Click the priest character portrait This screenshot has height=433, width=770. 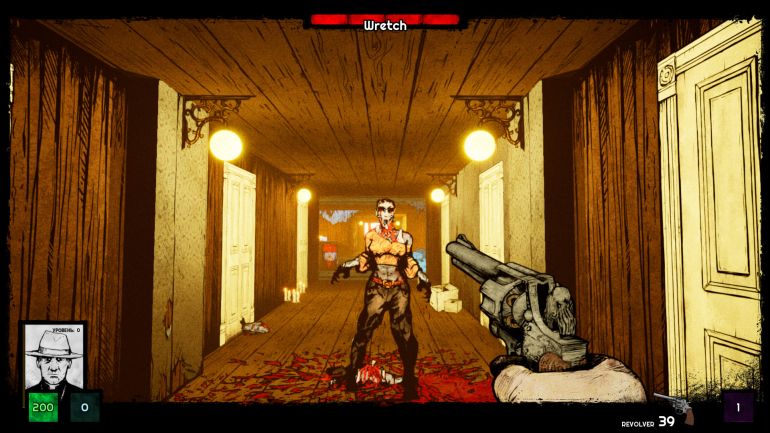[x=53, y=358]
